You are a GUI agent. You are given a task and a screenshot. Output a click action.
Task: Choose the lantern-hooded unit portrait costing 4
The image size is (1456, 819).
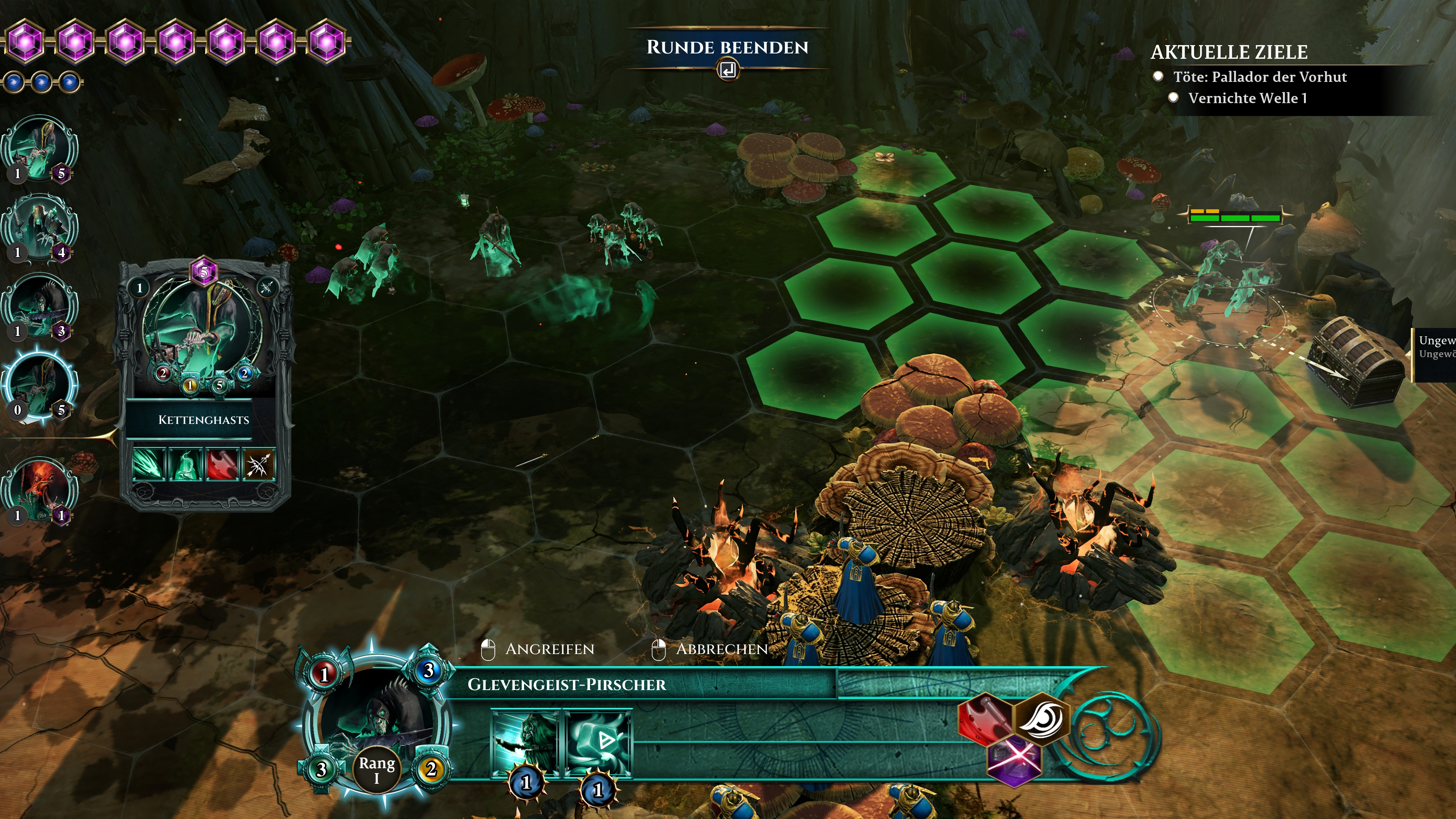pyautogui.click(x=39, y=226)
